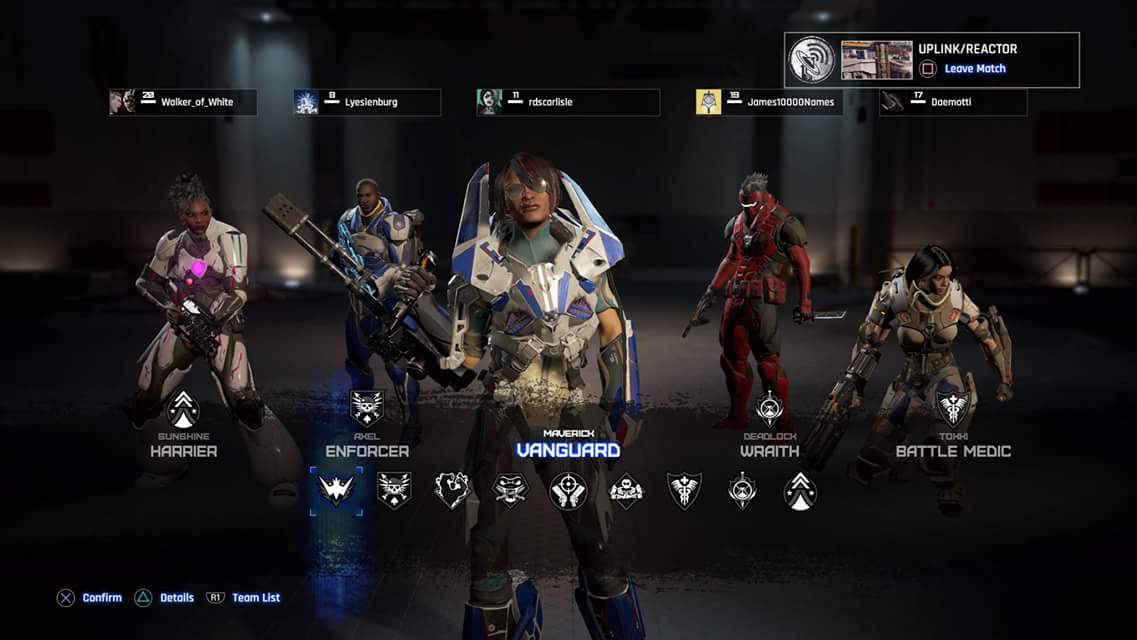
Task: Pick the Harrier triple-chevron icon in the row
Action: 800,490
